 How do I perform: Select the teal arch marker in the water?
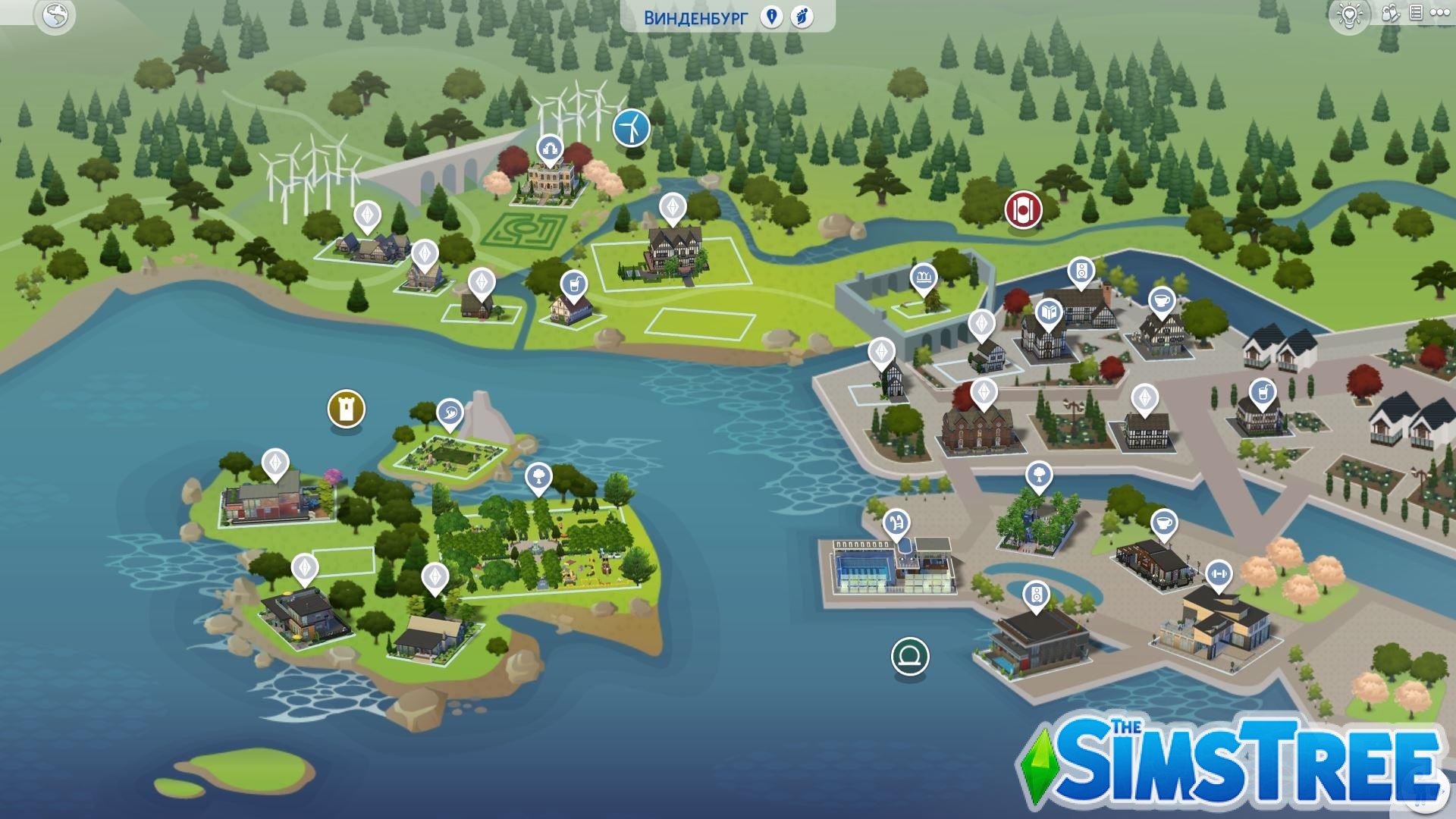pyautogui.click(x=910, y=656)
